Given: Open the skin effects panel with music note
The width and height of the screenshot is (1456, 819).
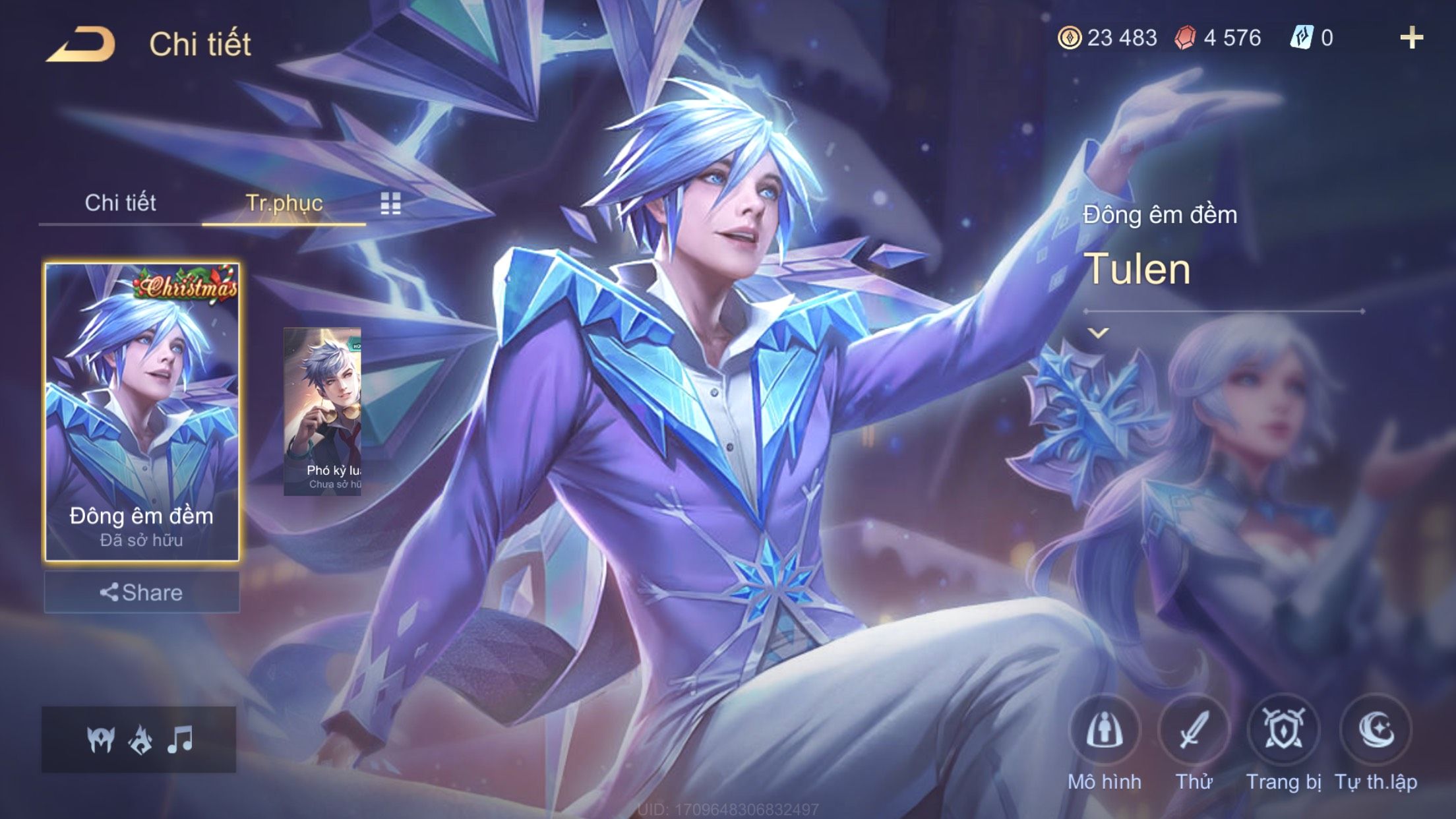Looking at the screenshot, I should pyautogui.click(x=139, y=740).
